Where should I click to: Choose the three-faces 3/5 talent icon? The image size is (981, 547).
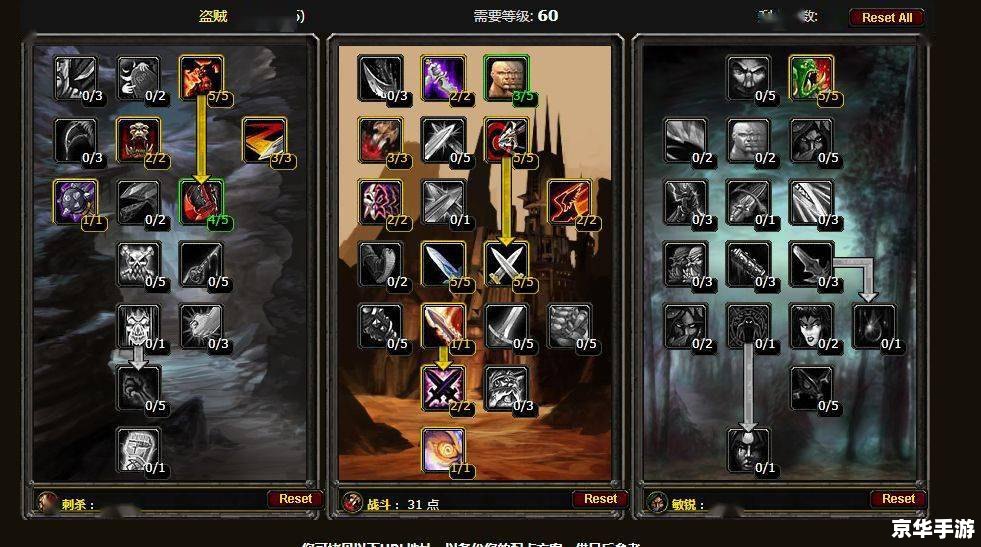point(506,78)
